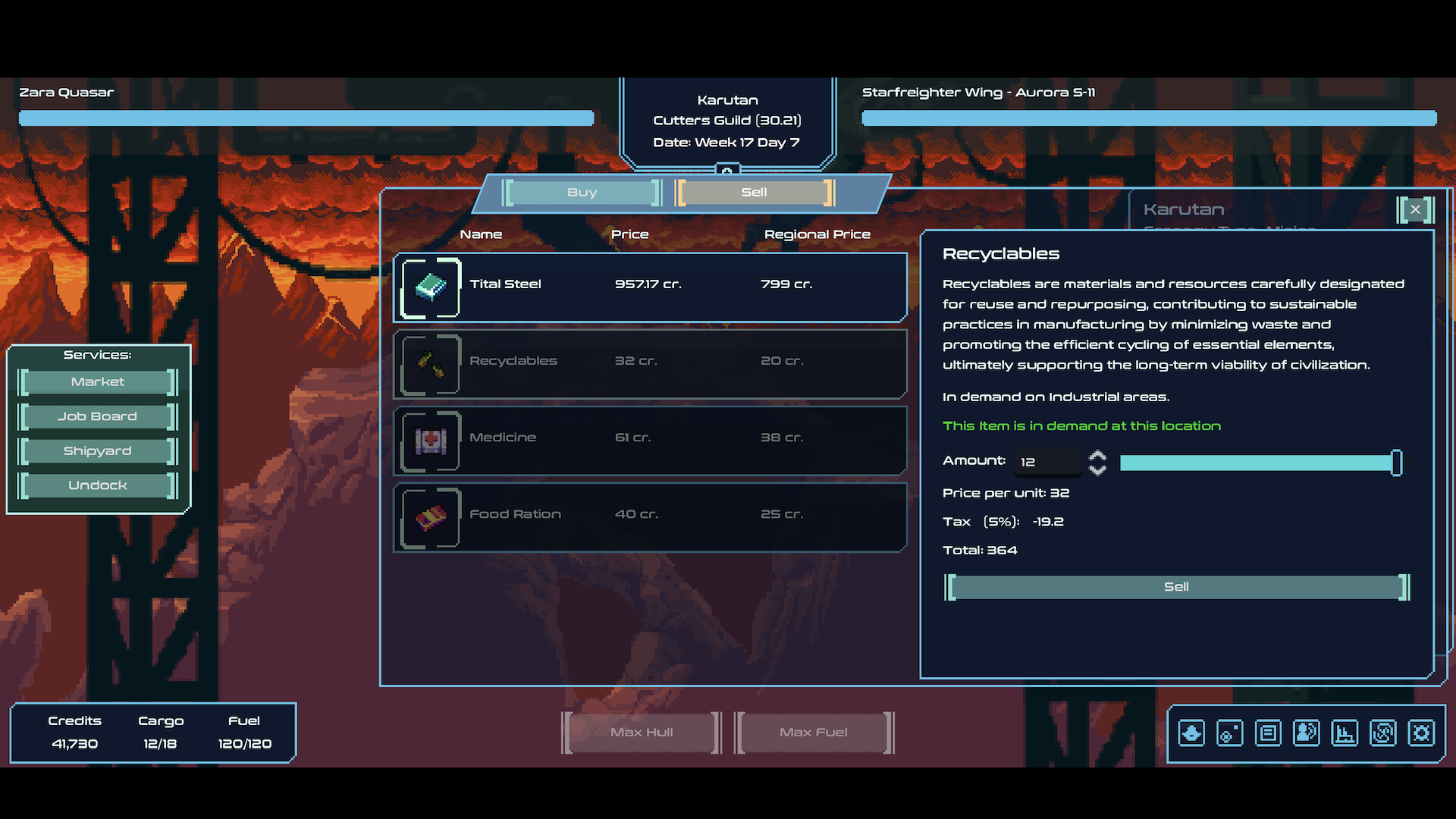Switch to the Sell tab

click(x=753, y=192)
